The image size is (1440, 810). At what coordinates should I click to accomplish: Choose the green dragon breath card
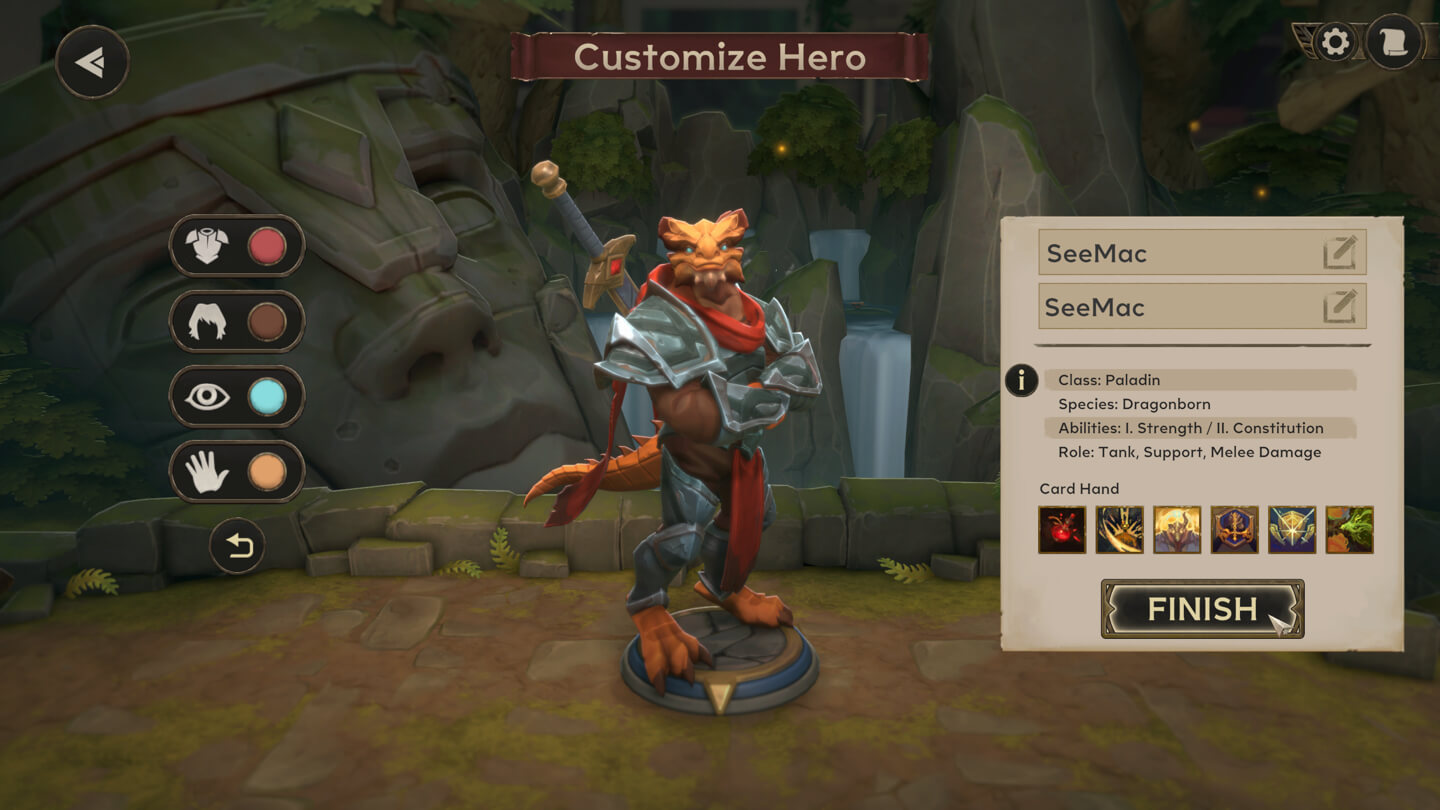[x=1350, y=530]
